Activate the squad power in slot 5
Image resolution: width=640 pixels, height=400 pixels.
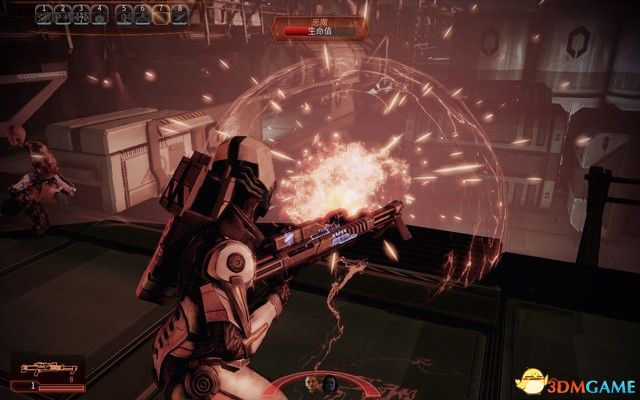124,14
